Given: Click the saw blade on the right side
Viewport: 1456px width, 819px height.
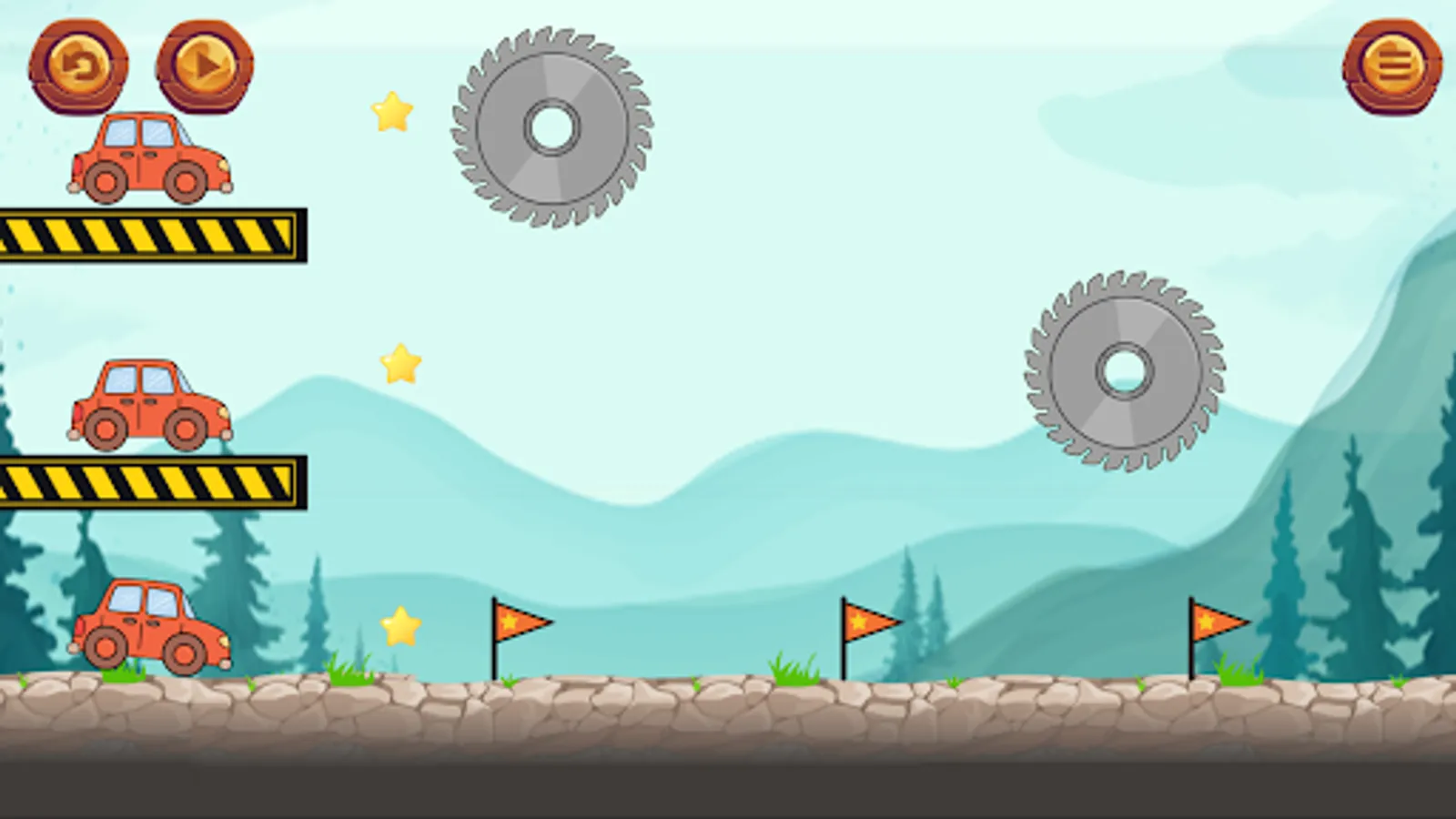Looking at the screenshot, I should [x=1124, y=371].
